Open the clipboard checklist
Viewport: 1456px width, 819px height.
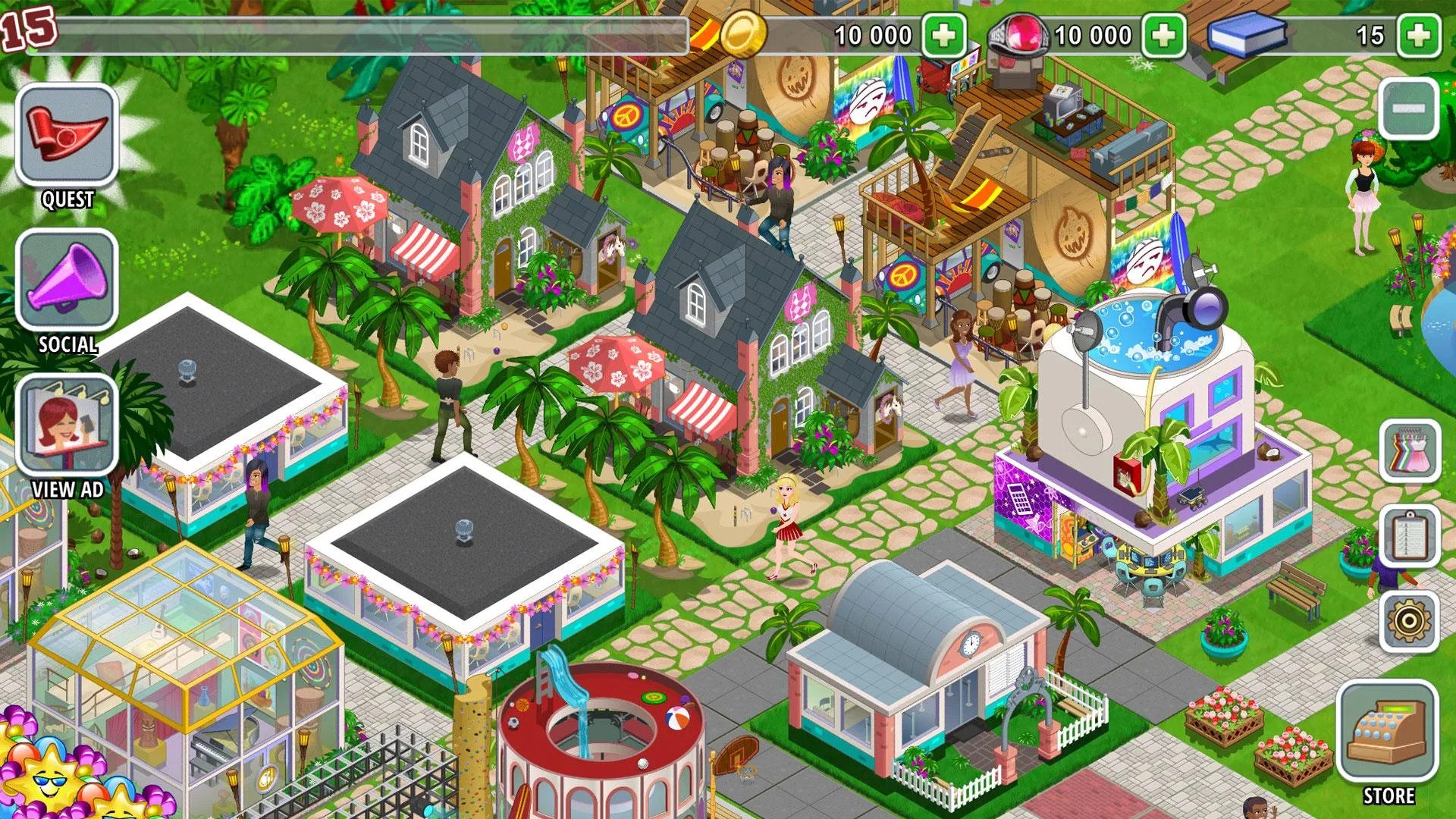tap(1409, 536)
